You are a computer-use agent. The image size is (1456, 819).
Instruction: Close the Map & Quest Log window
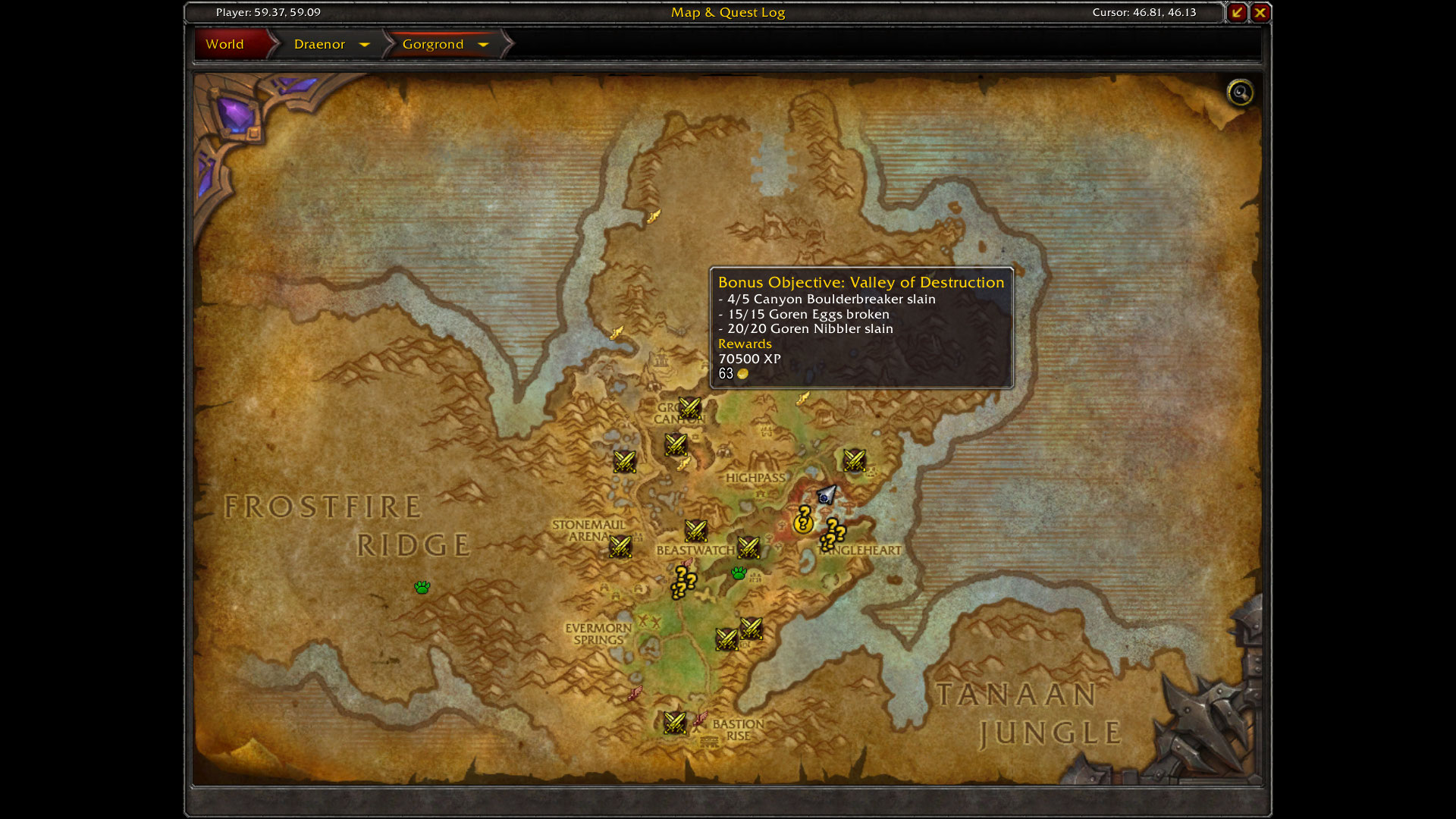(1260, 12)
